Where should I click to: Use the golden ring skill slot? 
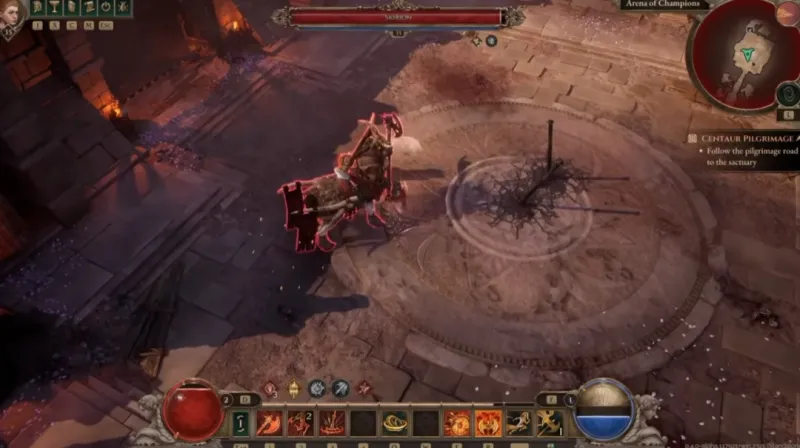click(394, 423)
